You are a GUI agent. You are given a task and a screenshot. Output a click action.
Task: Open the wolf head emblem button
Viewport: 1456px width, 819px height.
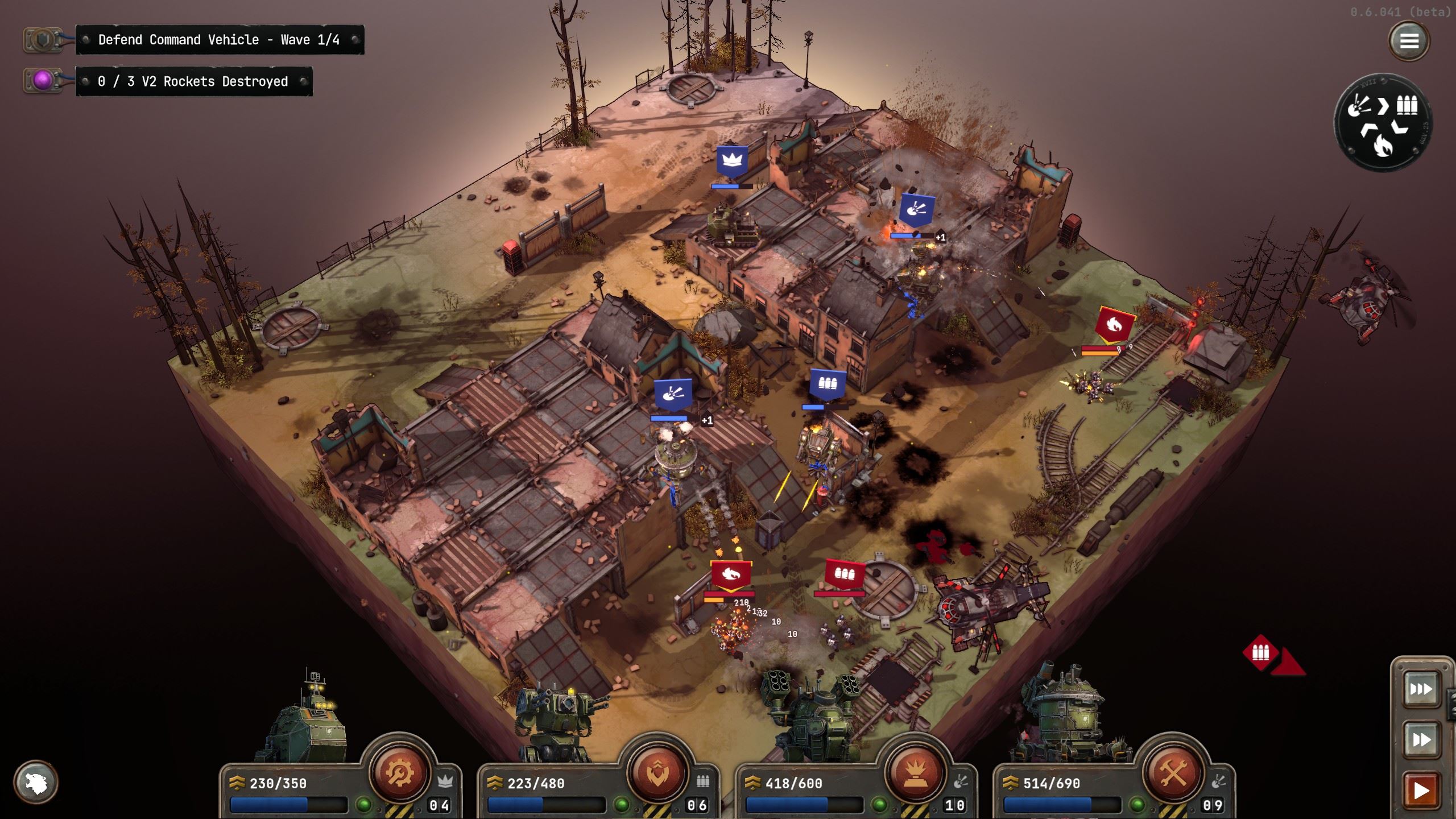(36, 782)
